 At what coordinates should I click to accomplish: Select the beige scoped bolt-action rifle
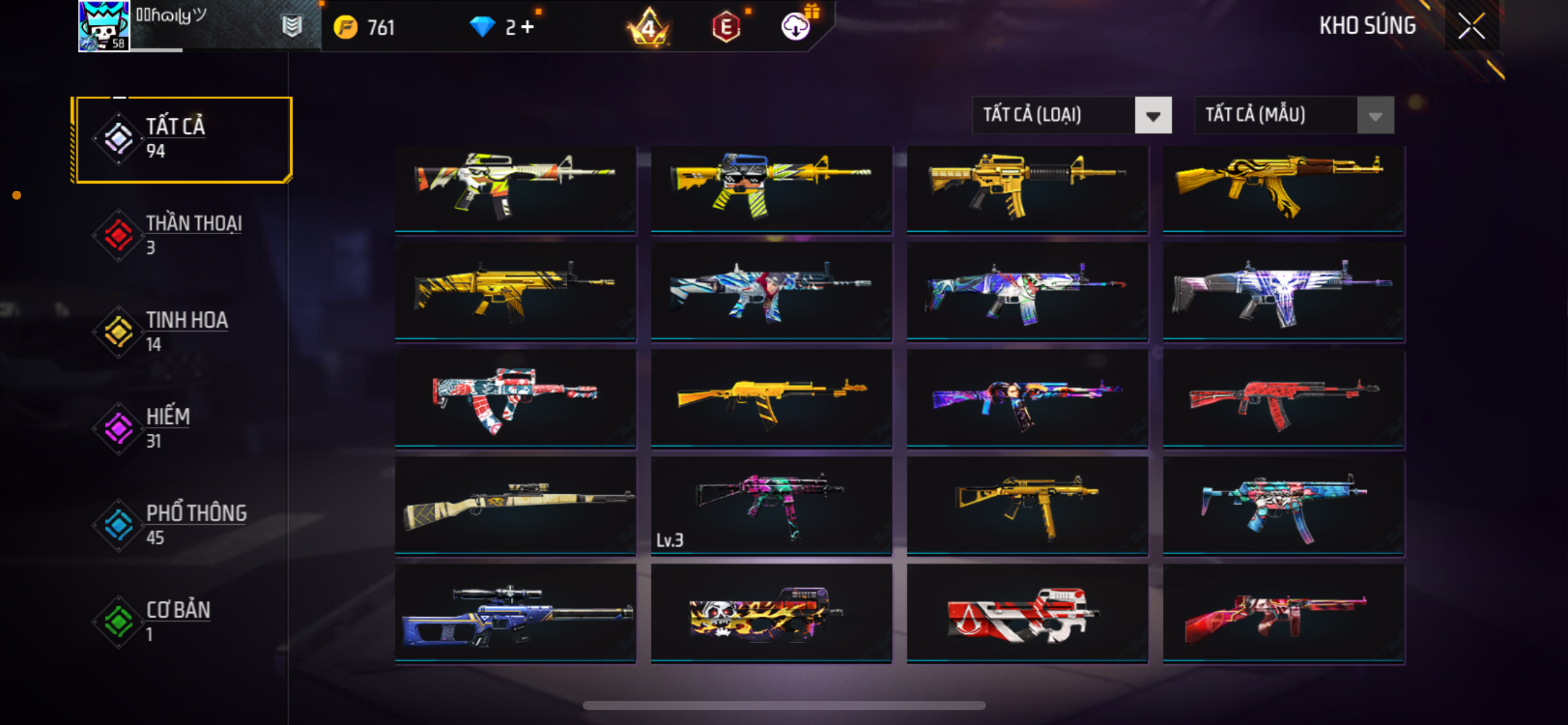click(x=515, y=506)
